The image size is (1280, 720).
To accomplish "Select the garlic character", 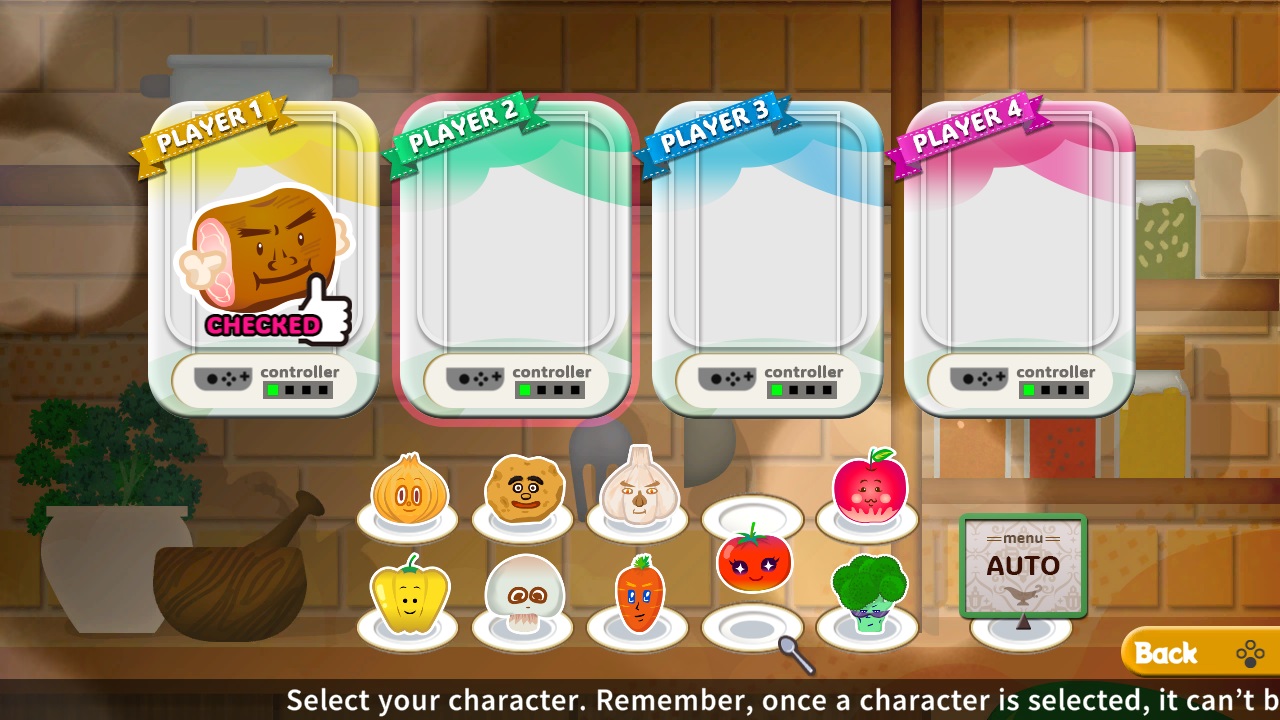I will click(x=637, y=490).
